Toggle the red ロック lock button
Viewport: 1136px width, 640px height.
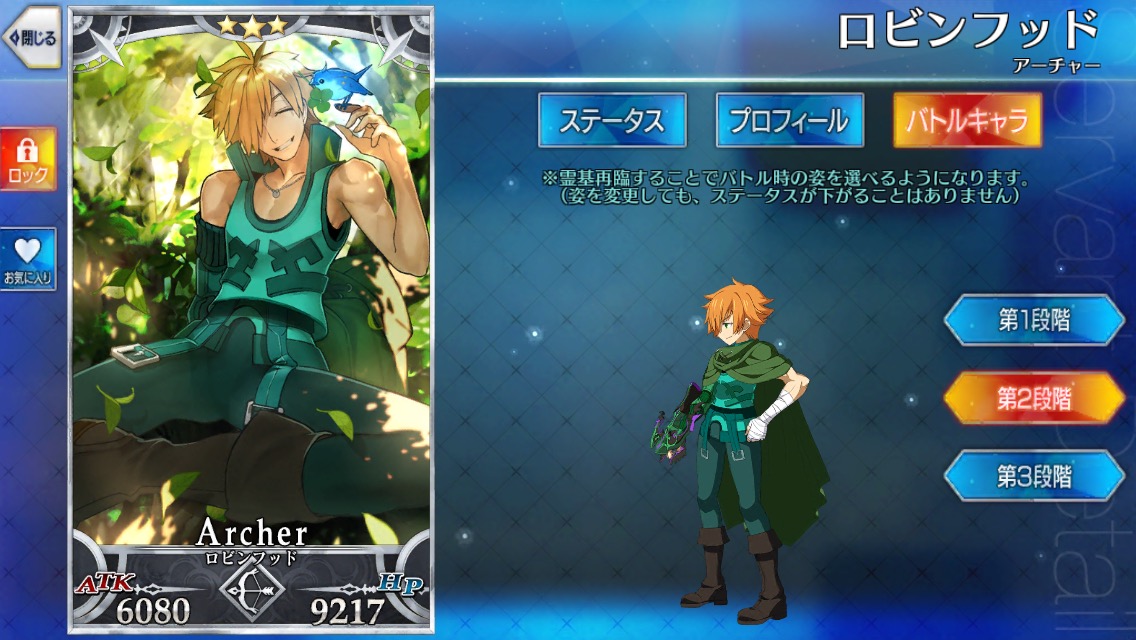28,159
